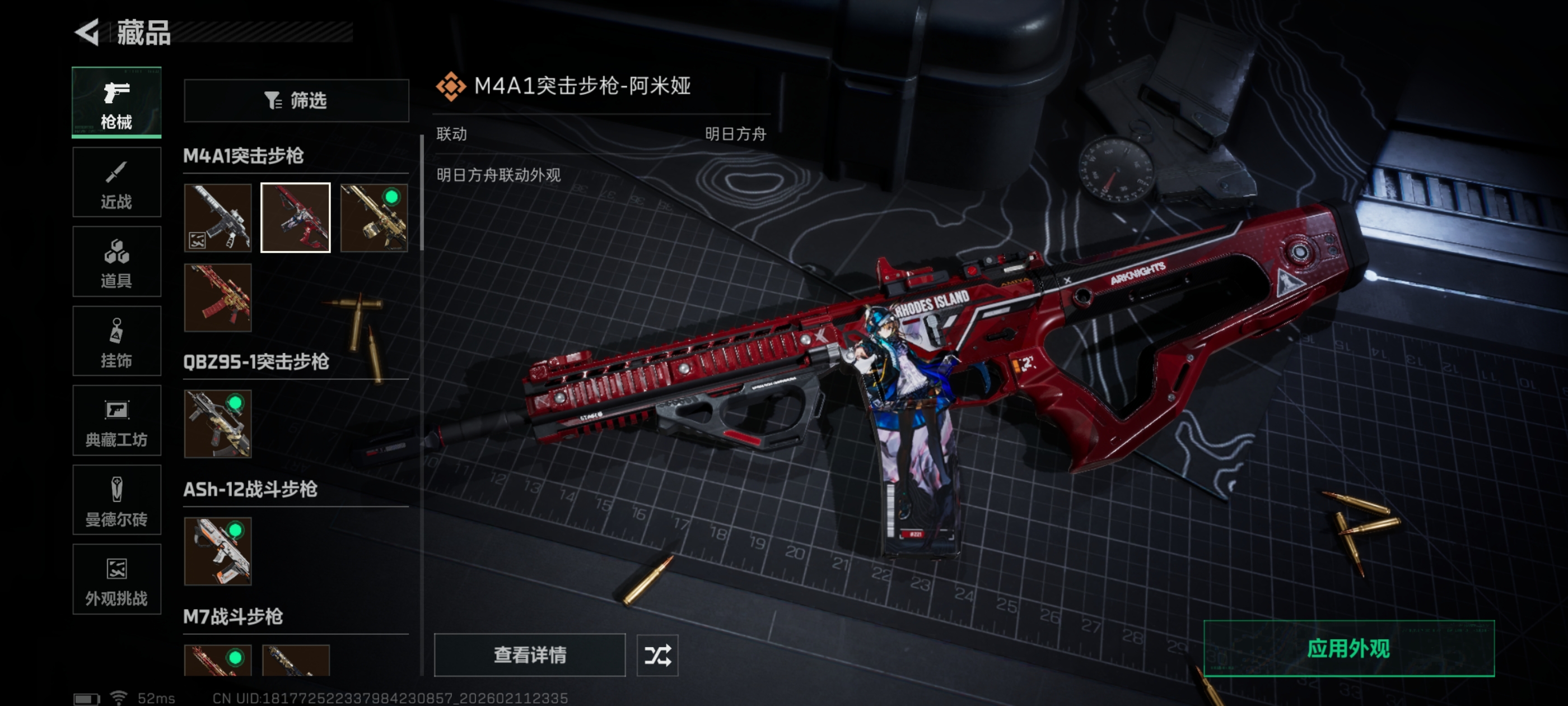
Task: Go back using the arrow beside 藏品
Action: [x=87, y=32]
